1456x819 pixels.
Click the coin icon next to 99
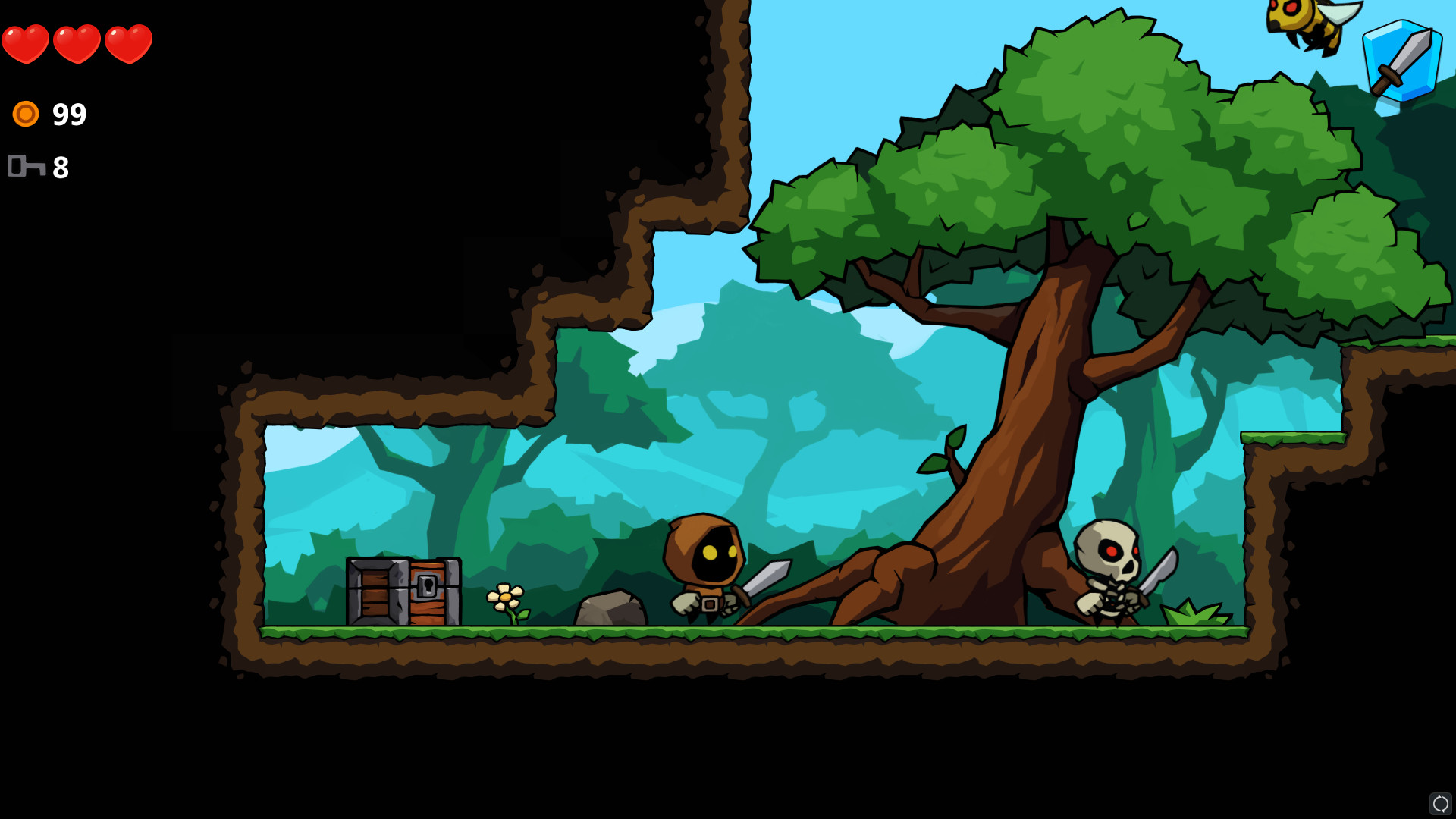[x=26, y=114]
